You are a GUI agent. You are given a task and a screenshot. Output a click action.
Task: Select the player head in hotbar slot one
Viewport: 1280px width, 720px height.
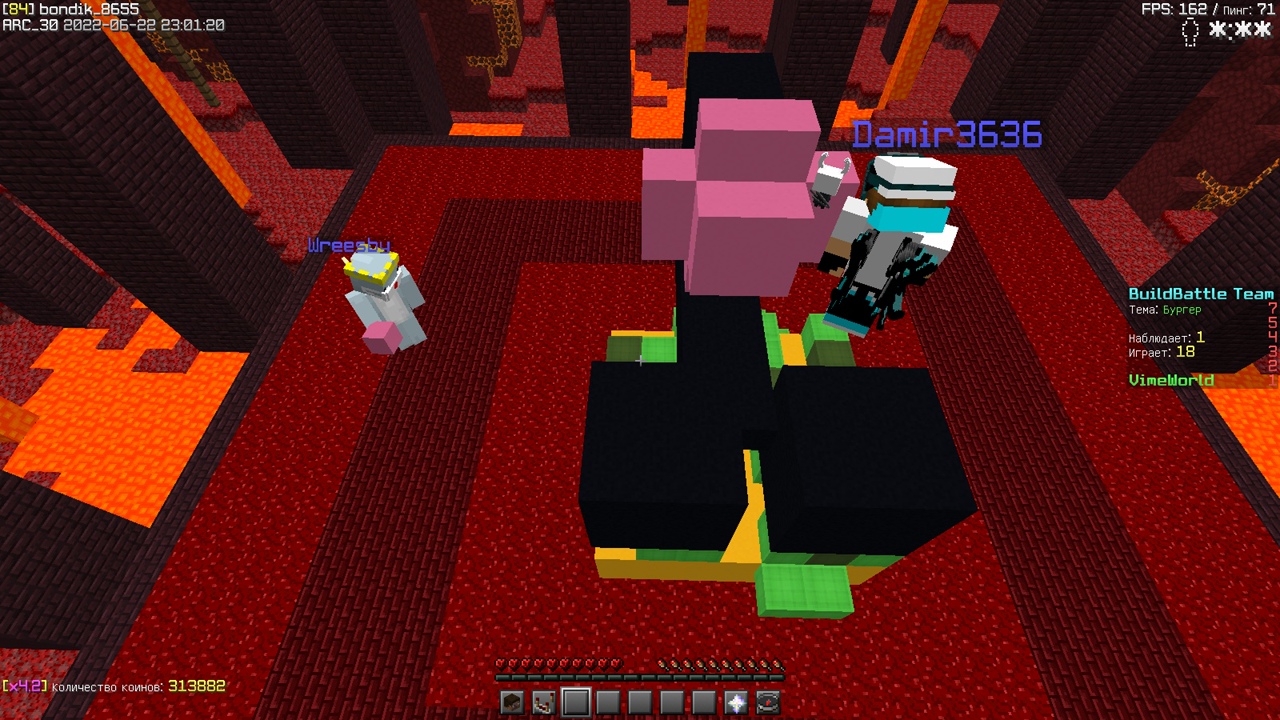click(510, 703)
